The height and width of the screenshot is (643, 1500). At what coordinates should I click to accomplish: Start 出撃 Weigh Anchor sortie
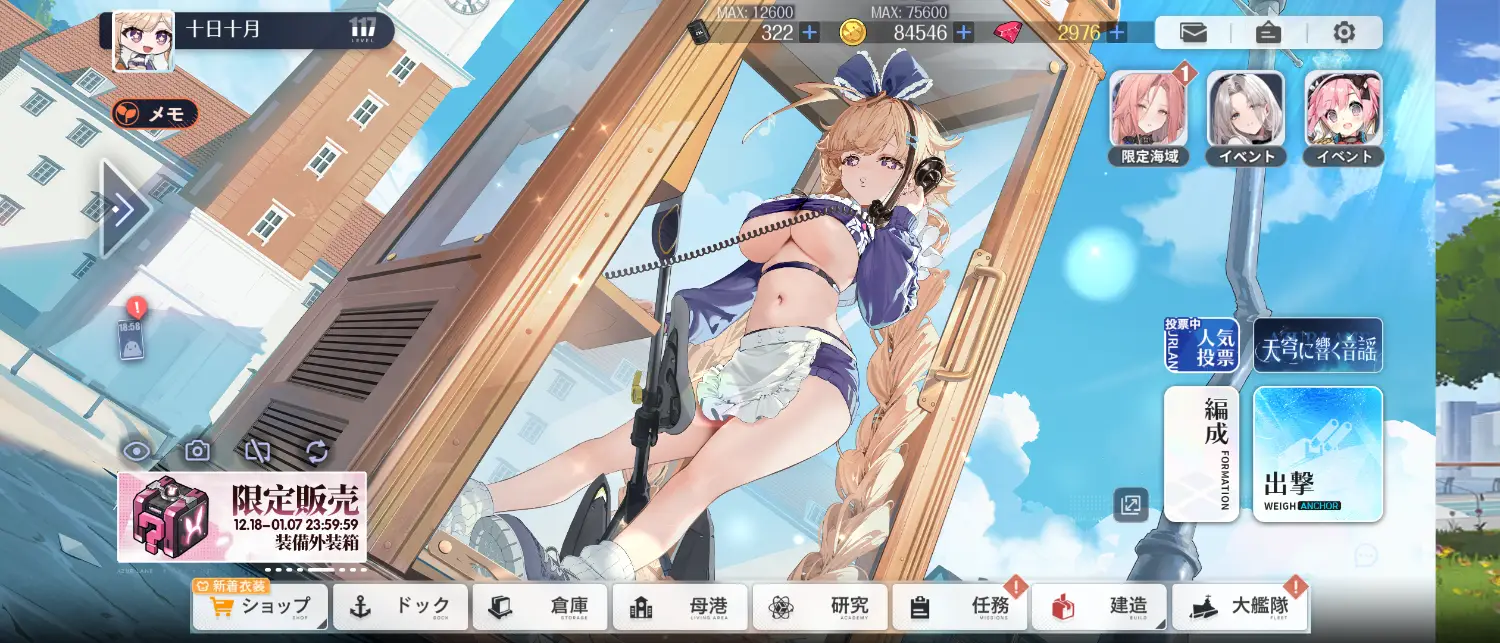point(1317,454)
